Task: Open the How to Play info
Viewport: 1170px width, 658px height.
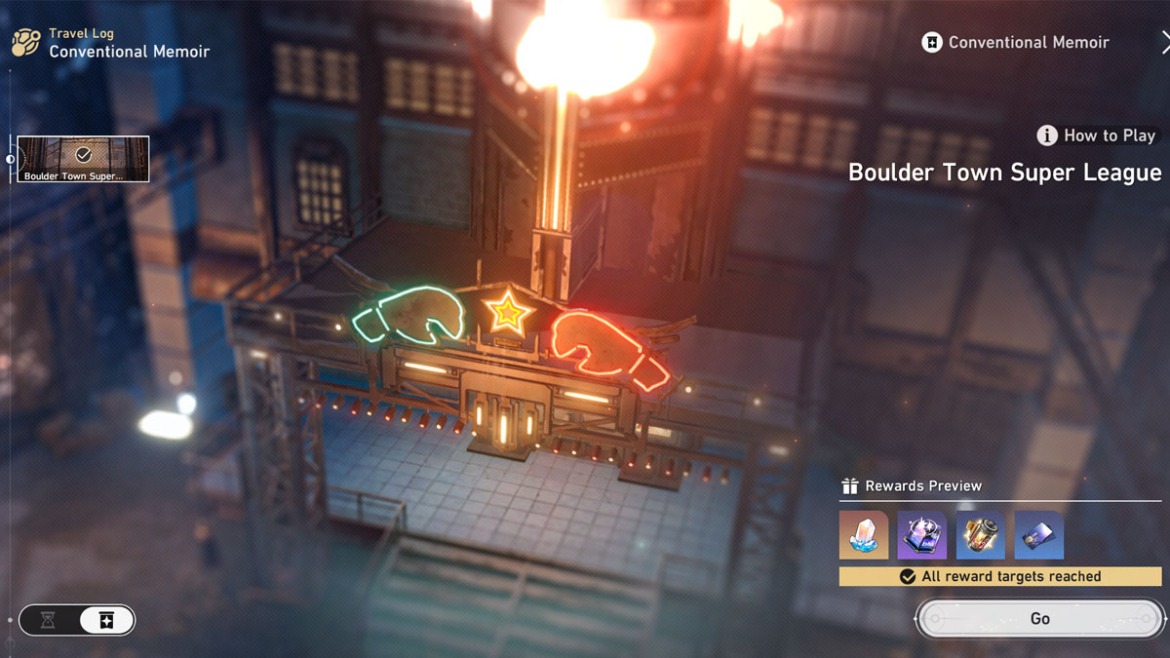Action: 1096,135
